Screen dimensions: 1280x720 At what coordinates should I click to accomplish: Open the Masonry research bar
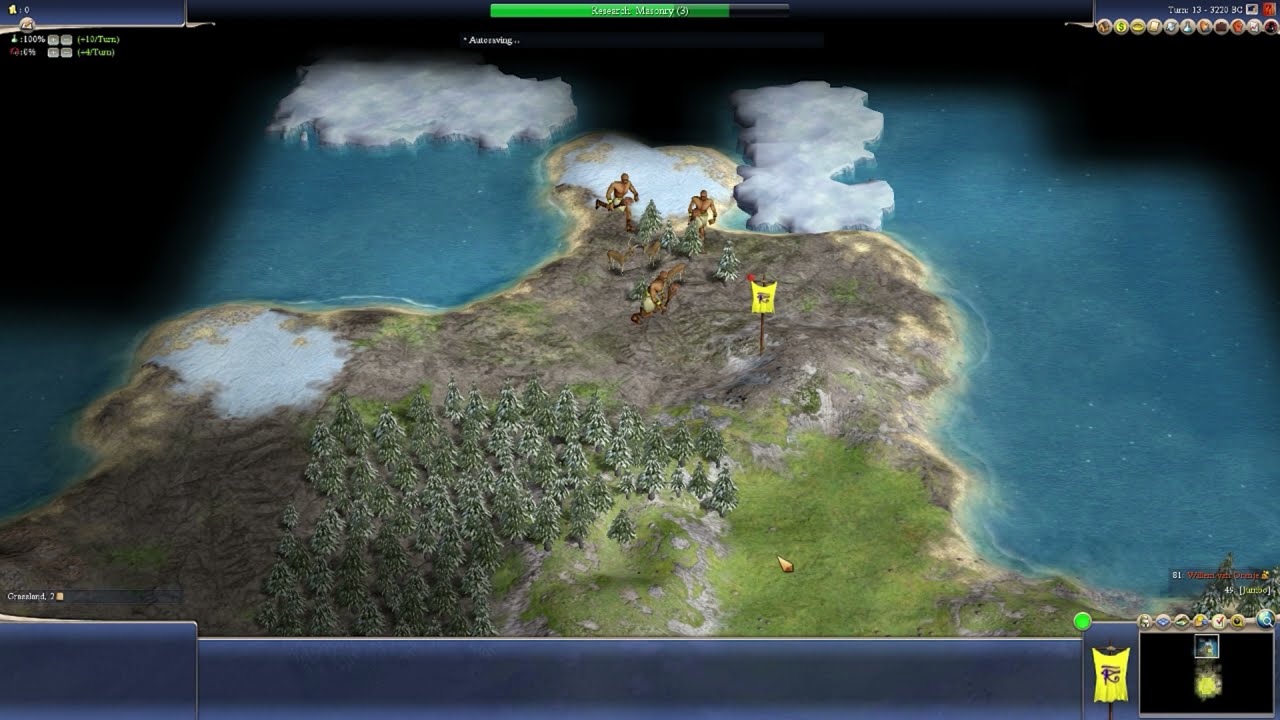tap(639, 11)
